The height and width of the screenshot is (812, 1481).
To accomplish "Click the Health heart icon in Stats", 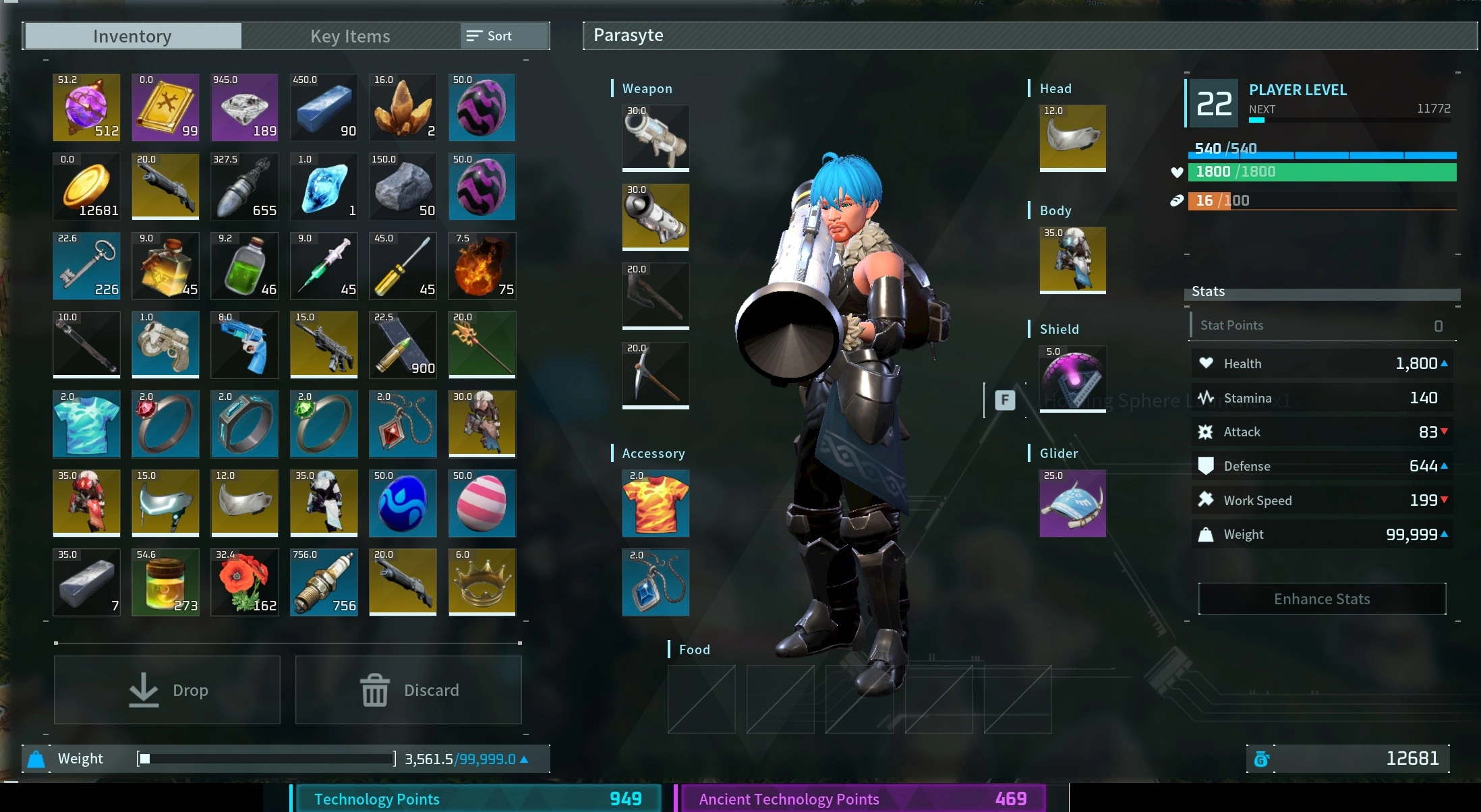I will 1206,363.
